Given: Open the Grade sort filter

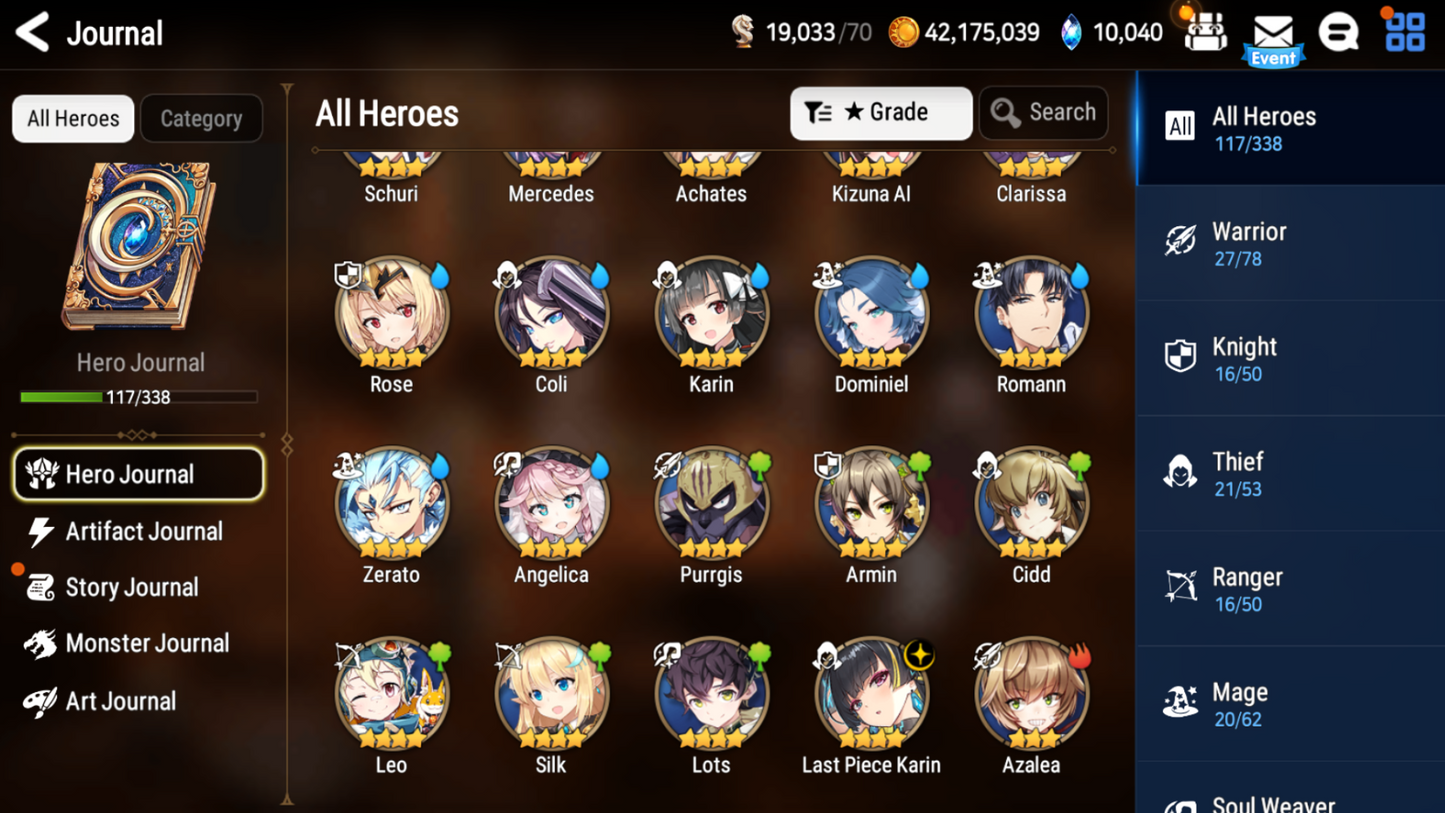Looking at the screenshot, I should (x=880, y=113).
